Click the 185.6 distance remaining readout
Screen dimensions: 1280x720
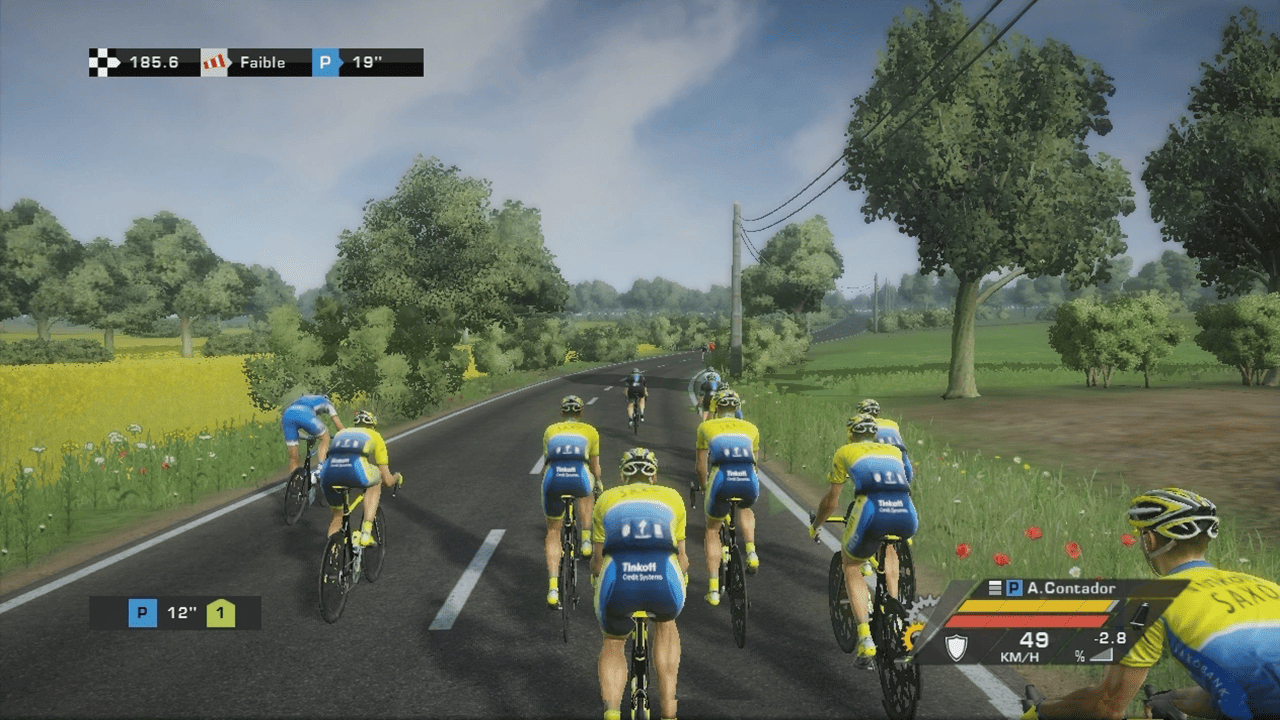click(152, 62)
